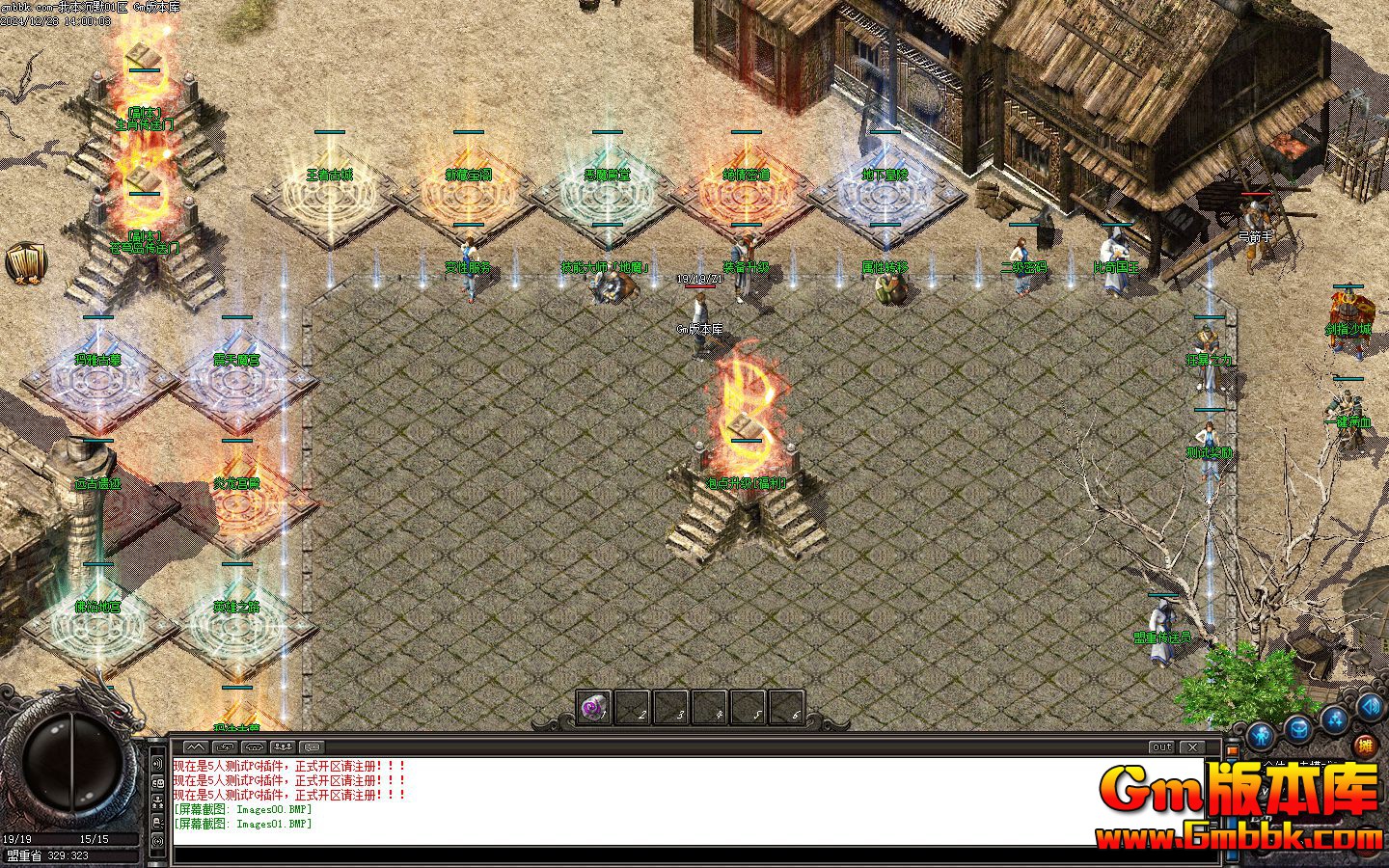This screenshot has height=868, width=1389.
Task: Toggle the P private chat channel filter
Action: [x=158, y=821]
